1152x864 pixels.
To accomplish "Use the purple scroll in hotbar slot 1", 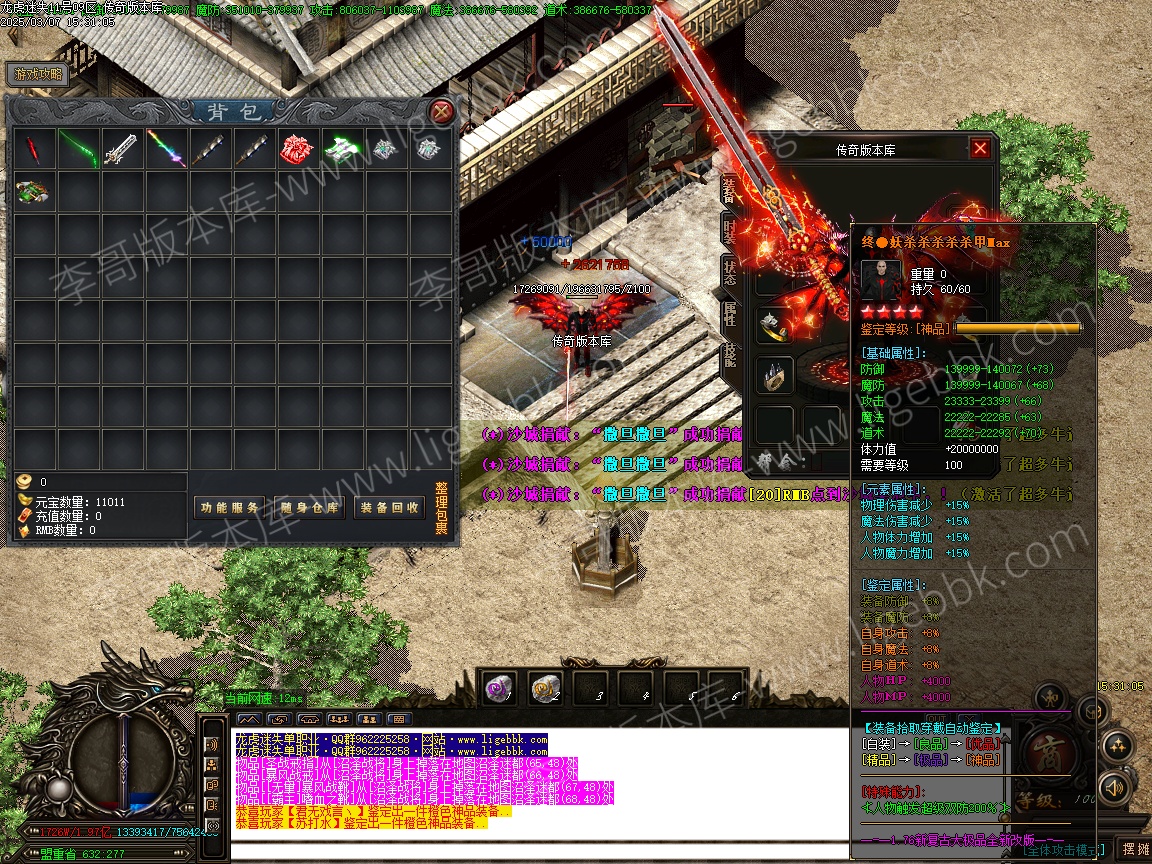I will click(498, 687).
